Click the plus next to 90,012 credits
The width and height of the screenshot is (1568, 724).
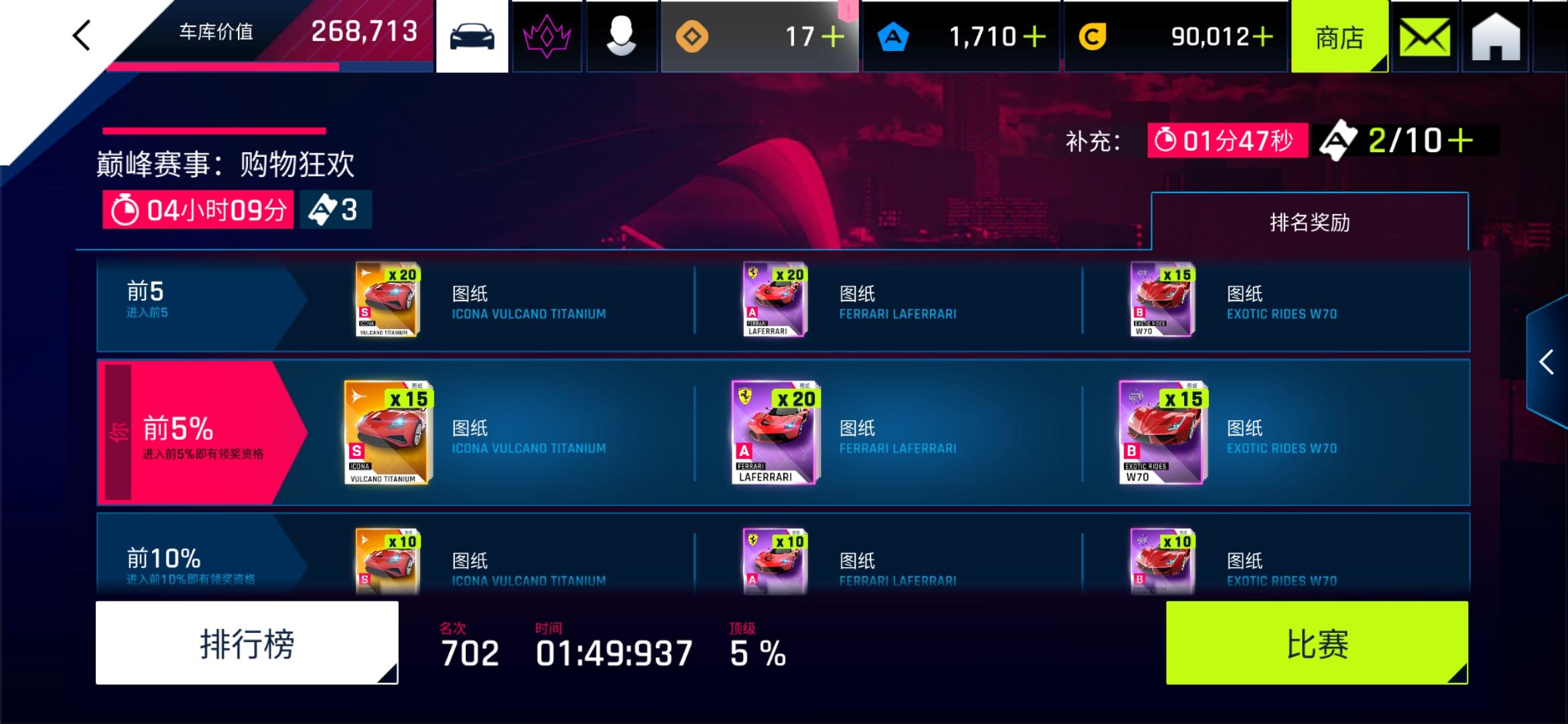[1262, 37]
